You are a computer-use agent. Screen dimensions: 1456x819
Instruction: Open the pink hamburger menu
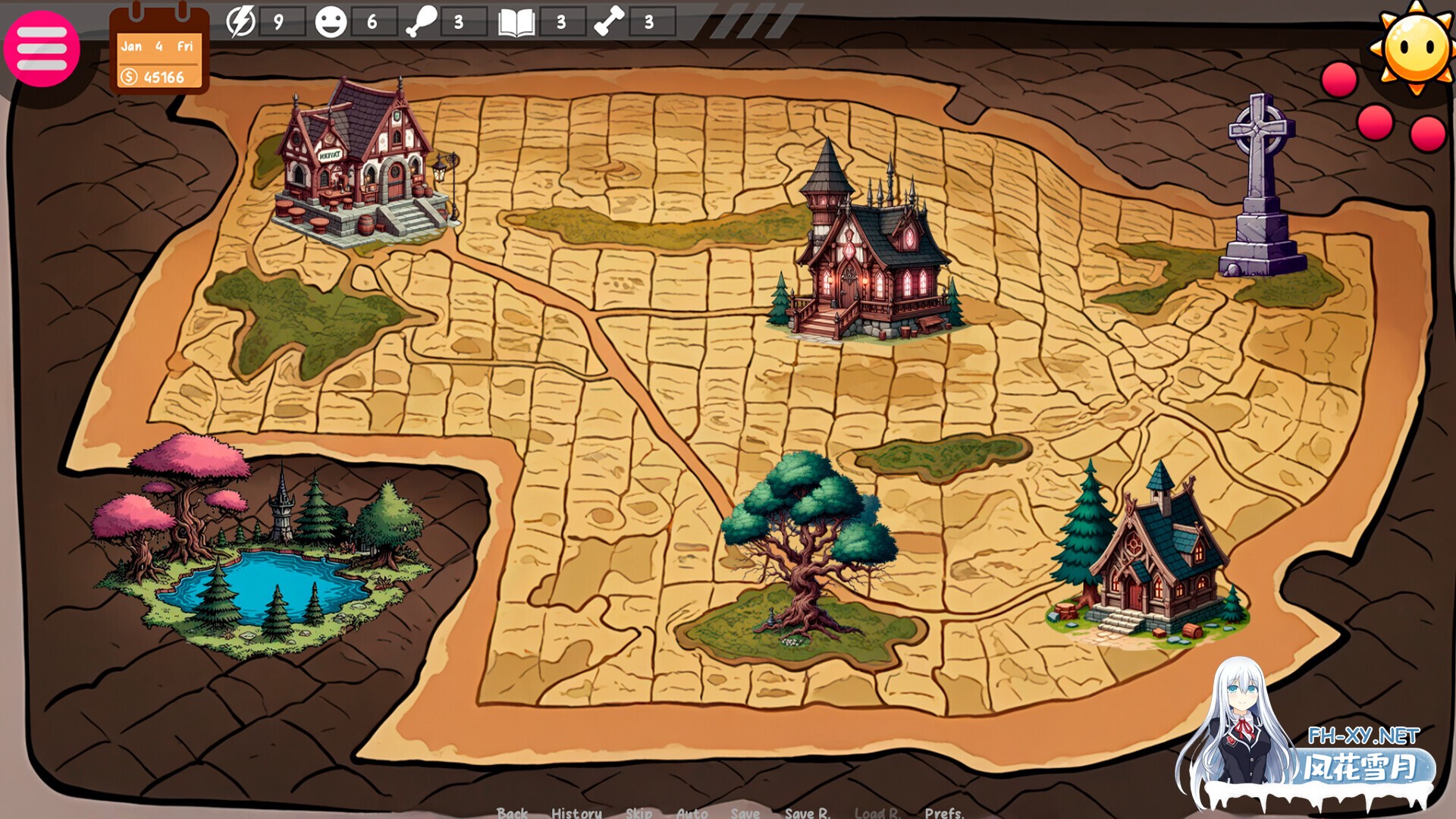pos(42,49)
